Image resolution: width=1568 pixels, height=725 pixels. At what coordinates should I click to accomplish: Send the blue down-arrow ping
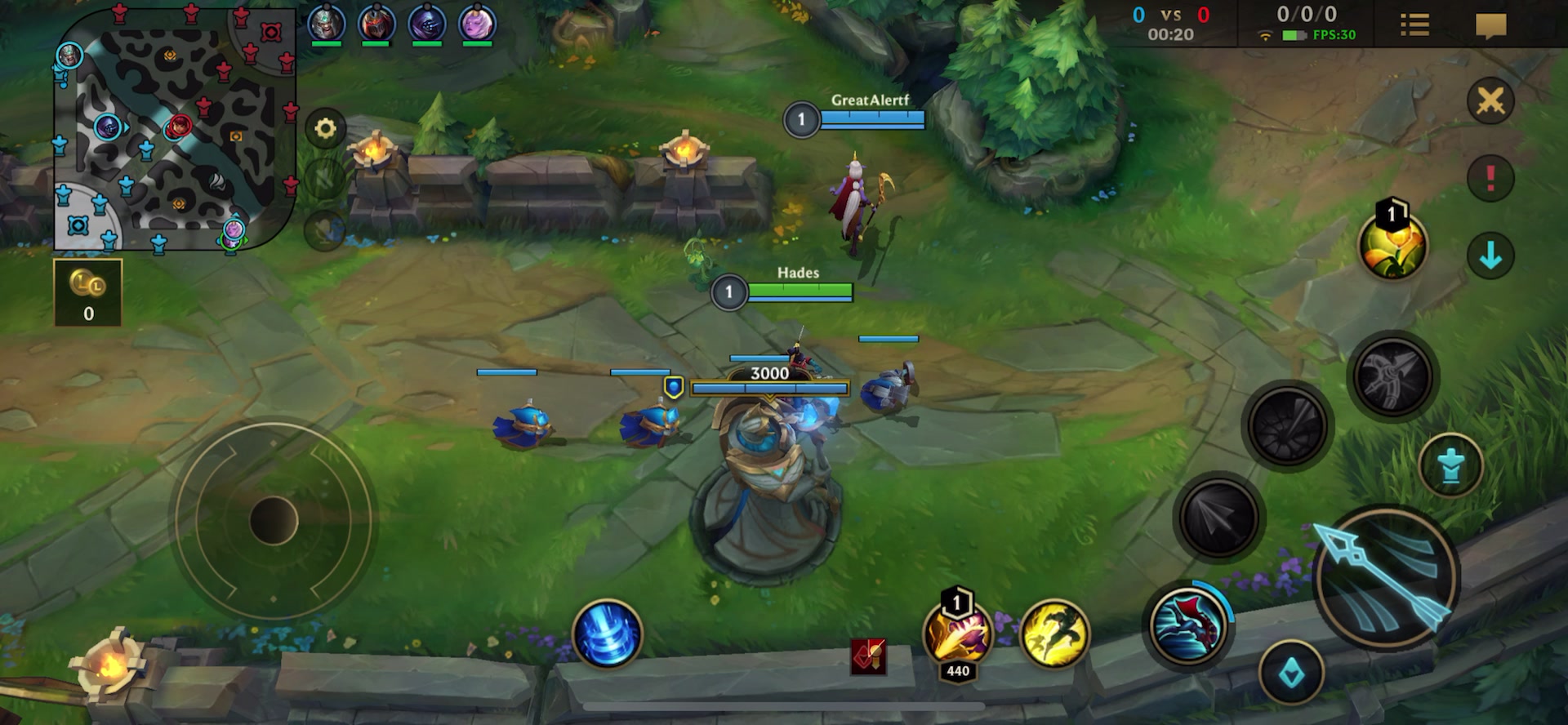[x=1490, y=256]
